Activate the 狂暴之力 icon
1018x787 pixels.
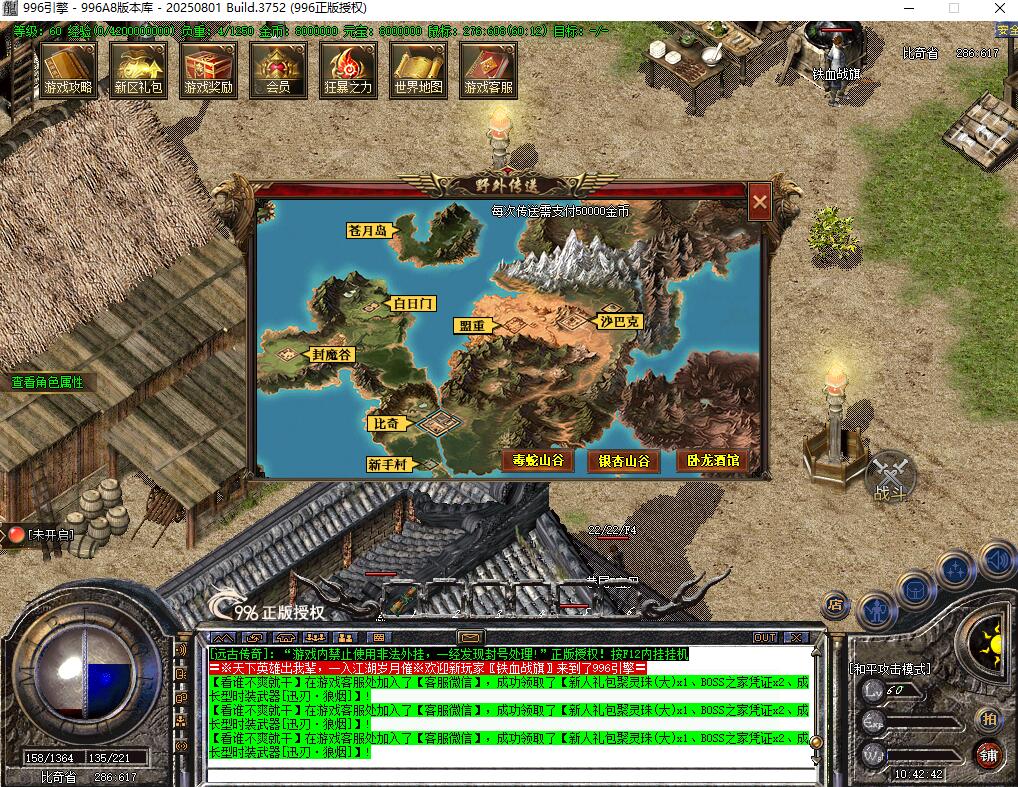pyautogui.click(x=348, y=69)
